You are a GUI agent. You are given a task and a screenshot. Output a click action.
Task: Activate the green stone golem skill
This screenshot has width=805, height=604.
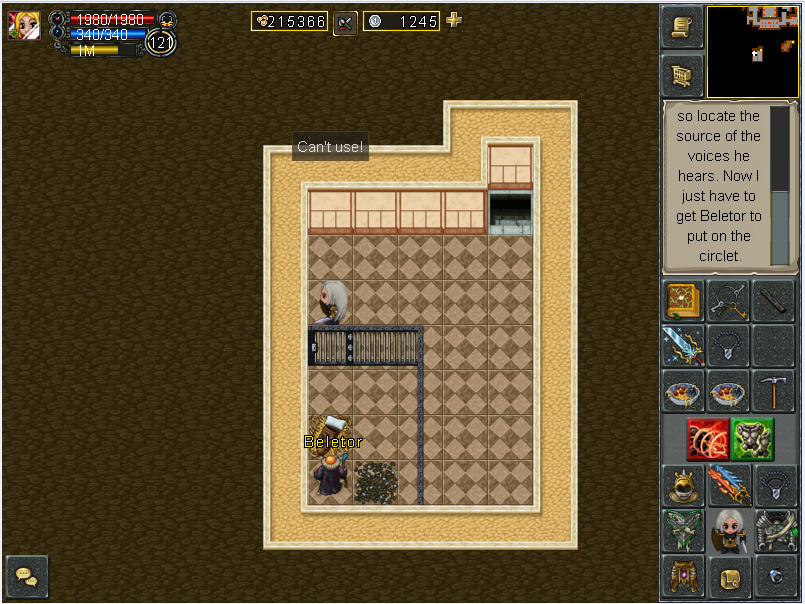[x=752, y=438]
